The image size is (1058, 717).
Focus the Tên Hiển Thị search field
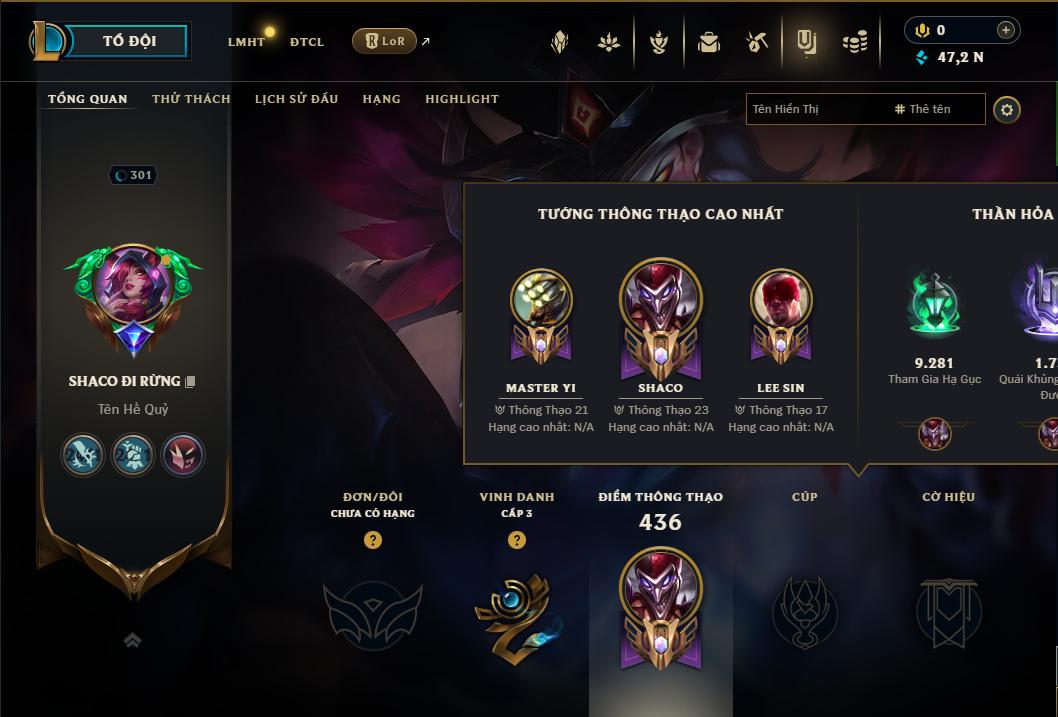815,109
